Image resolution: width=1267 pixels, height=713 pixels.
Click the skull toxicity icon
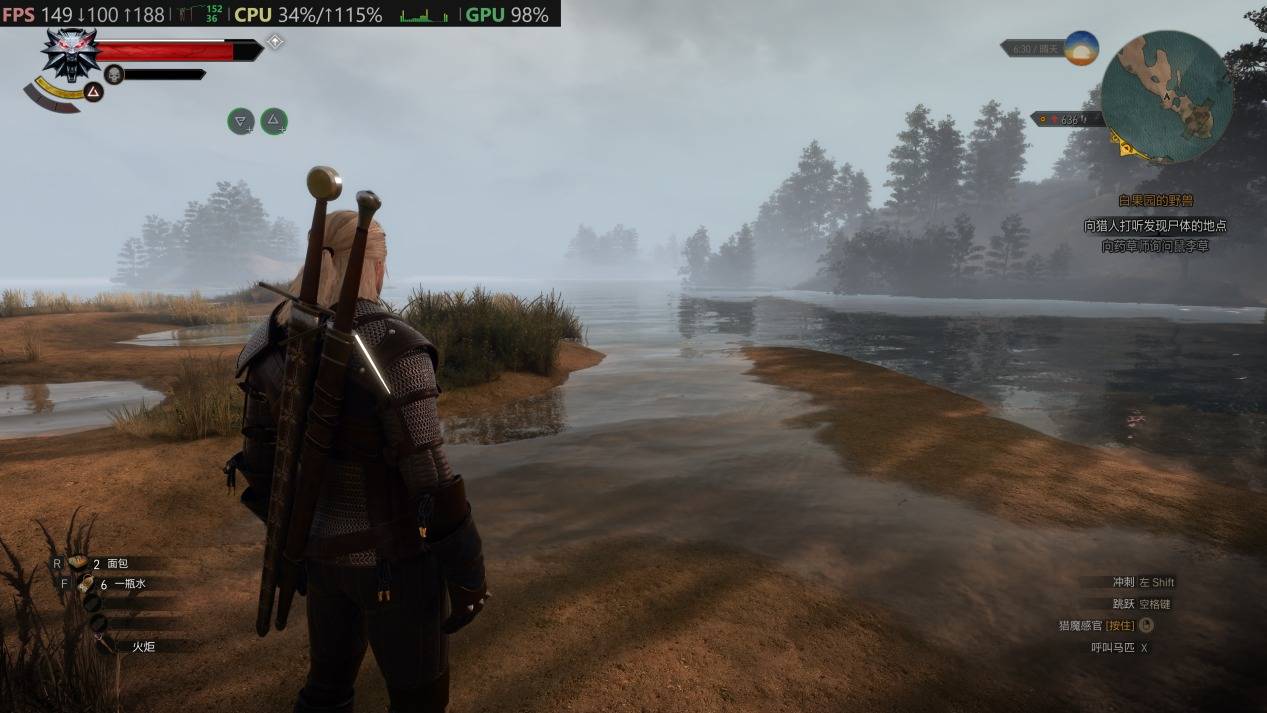click(114, 74)
